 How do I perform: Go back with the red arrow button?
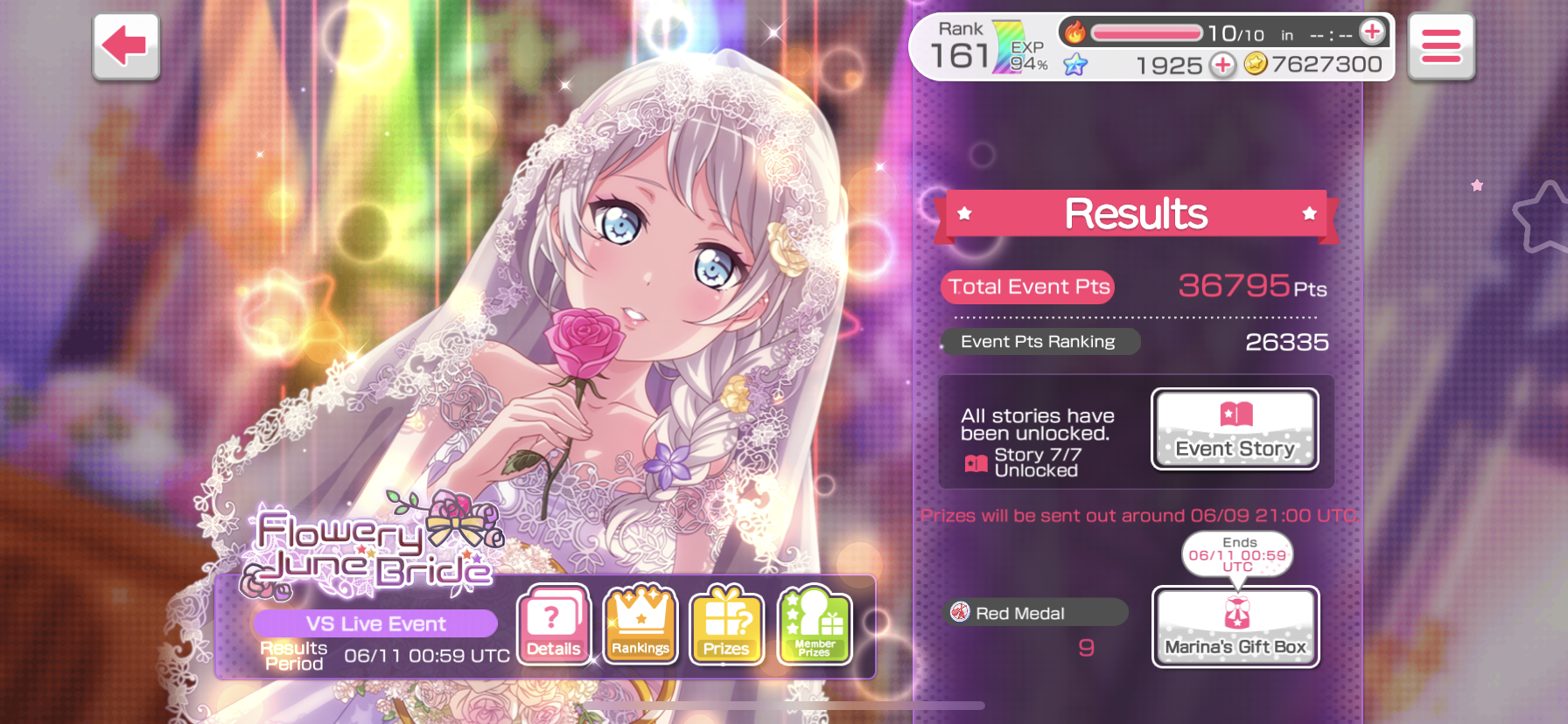click(x=126, y=46)
